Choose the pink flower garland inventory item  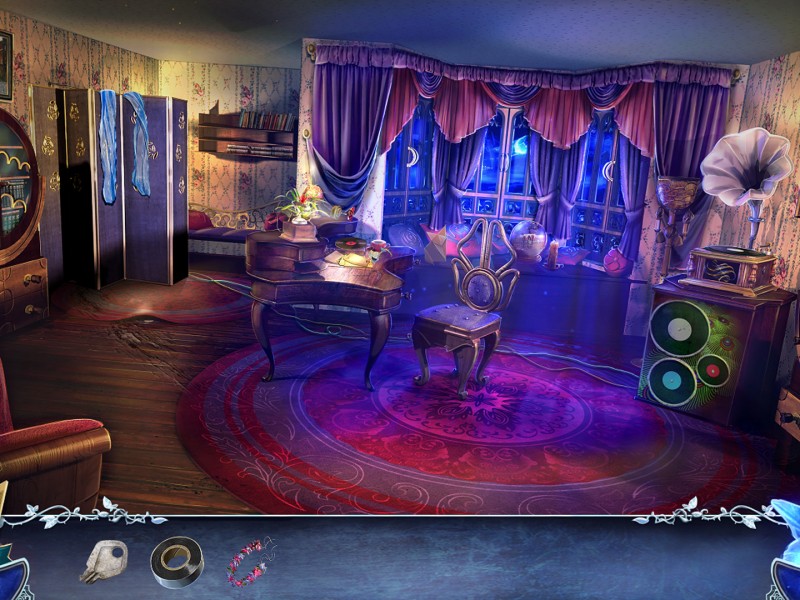coord(250,561)
